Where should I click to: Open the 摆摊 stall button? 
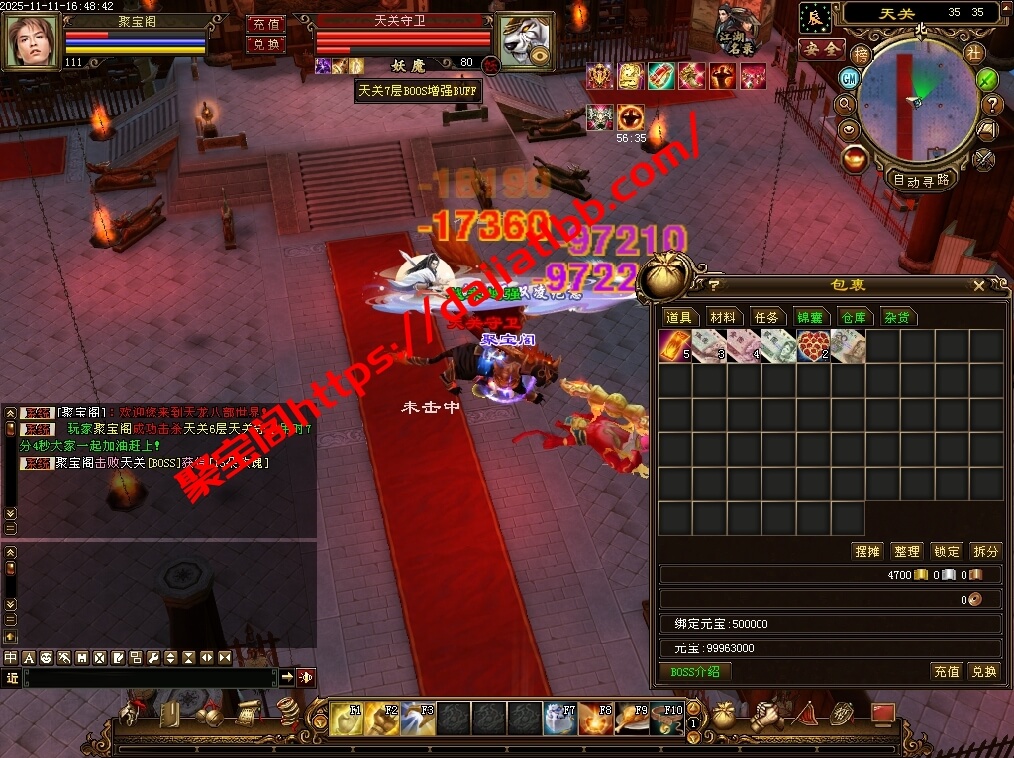pyautogui.click(x=867, y=551)
